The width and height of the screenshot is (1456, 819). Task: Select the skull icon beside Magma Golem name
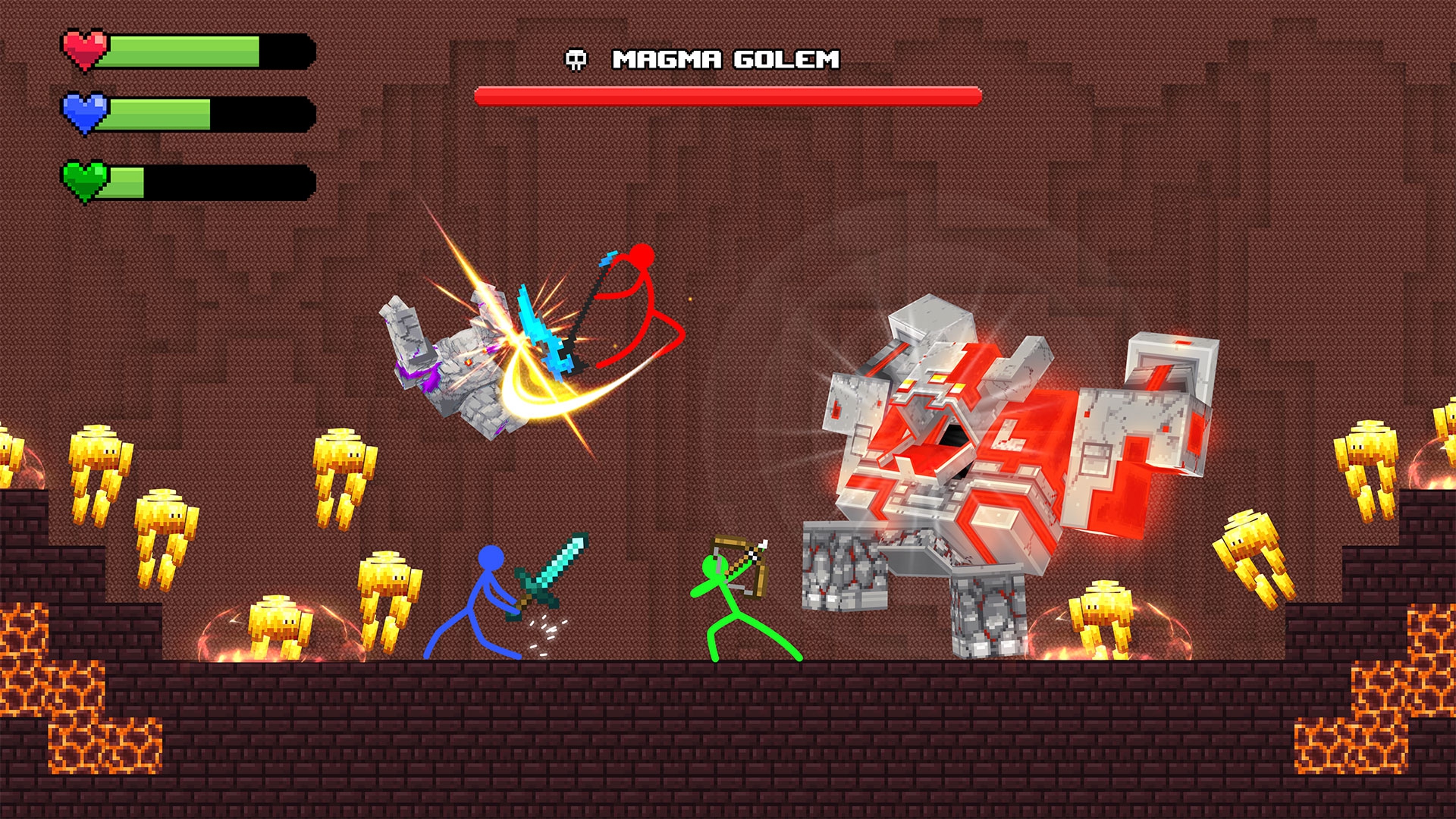pos(577,59)
